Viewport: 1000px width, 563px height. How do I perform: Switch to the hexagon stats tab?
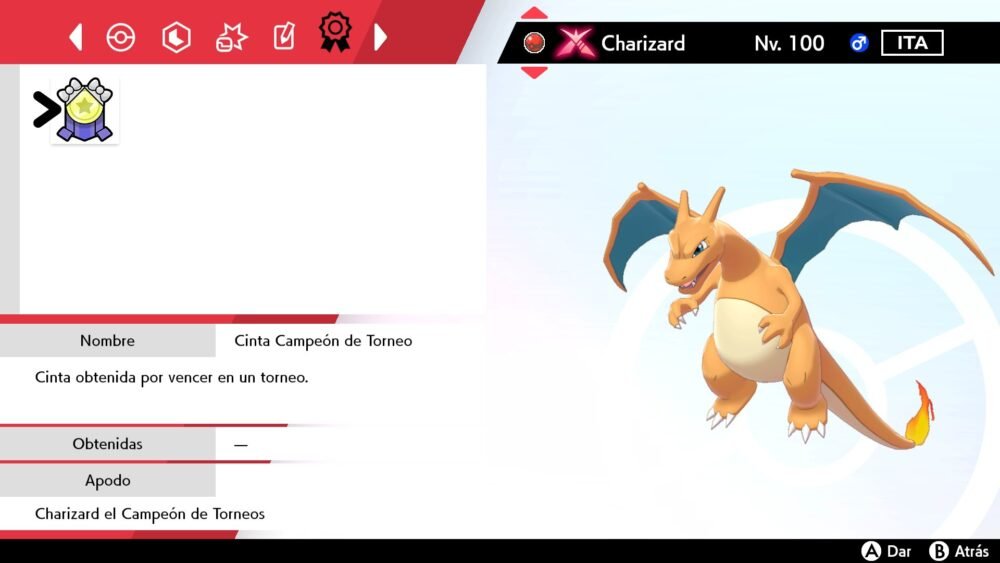tap(176, 38)
